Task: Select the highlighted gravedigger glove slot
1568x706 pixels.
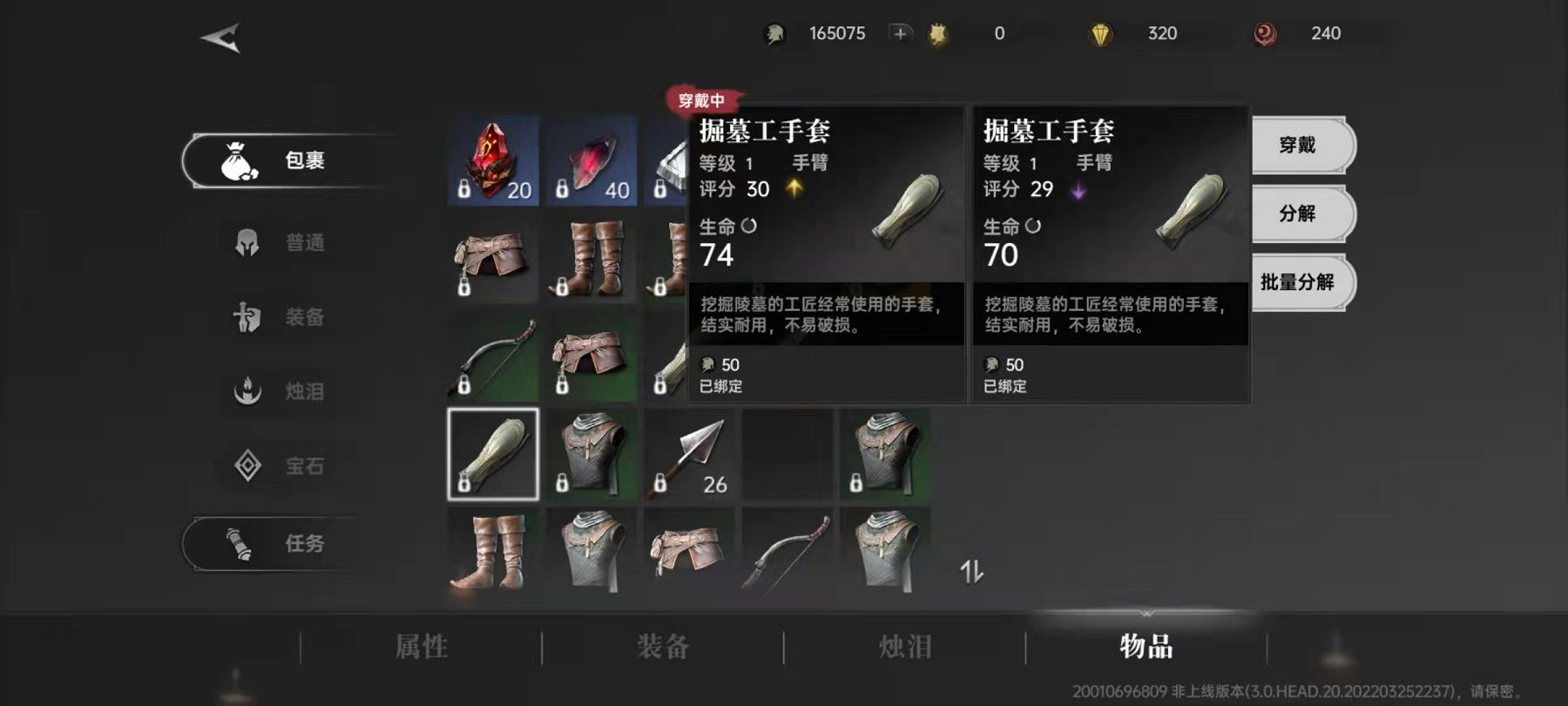Action: 493,454
